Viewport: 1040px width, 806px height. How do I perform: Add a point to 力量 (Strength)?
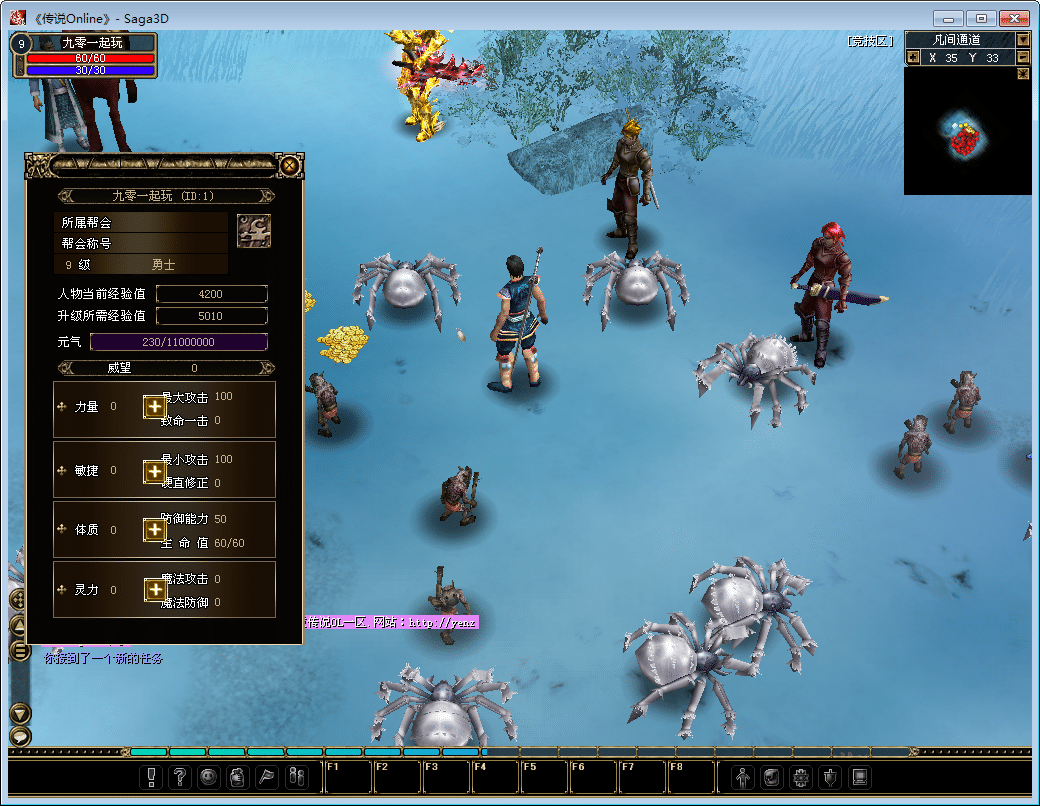click(154, 406)
